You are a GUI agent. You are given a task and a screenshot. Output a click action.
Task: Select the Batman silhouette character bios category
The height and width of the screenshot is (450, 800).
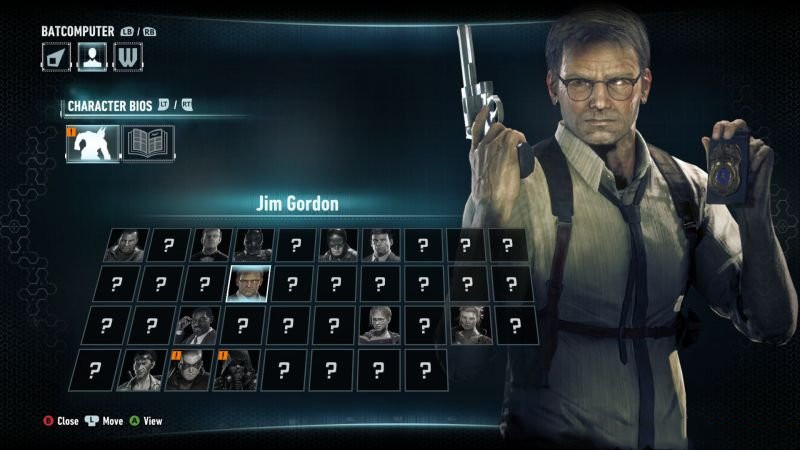92,143
